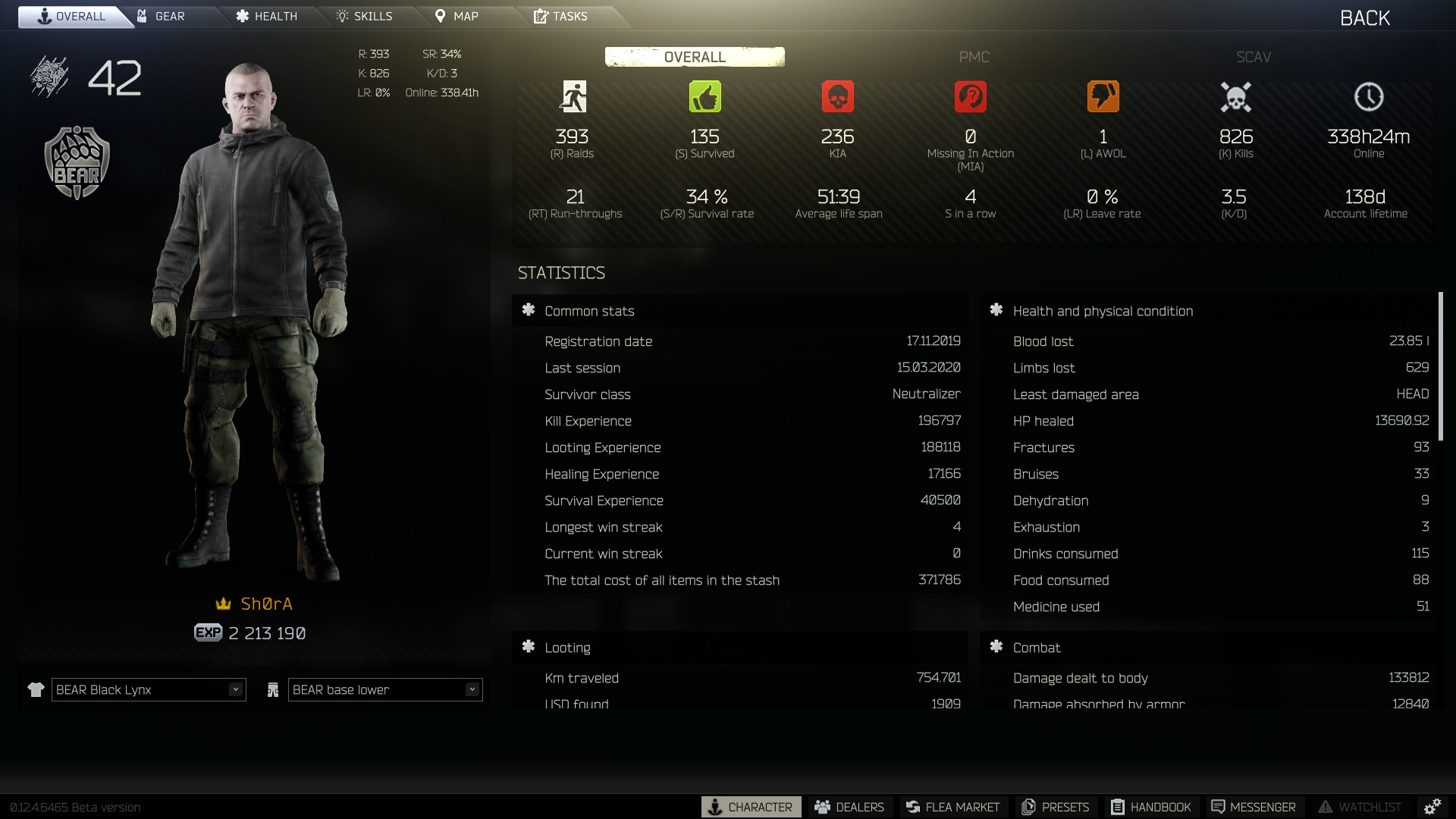1456x819 pixels.
Task: Select the orange AWOL thumbs-down icon
Action: 1103,96
